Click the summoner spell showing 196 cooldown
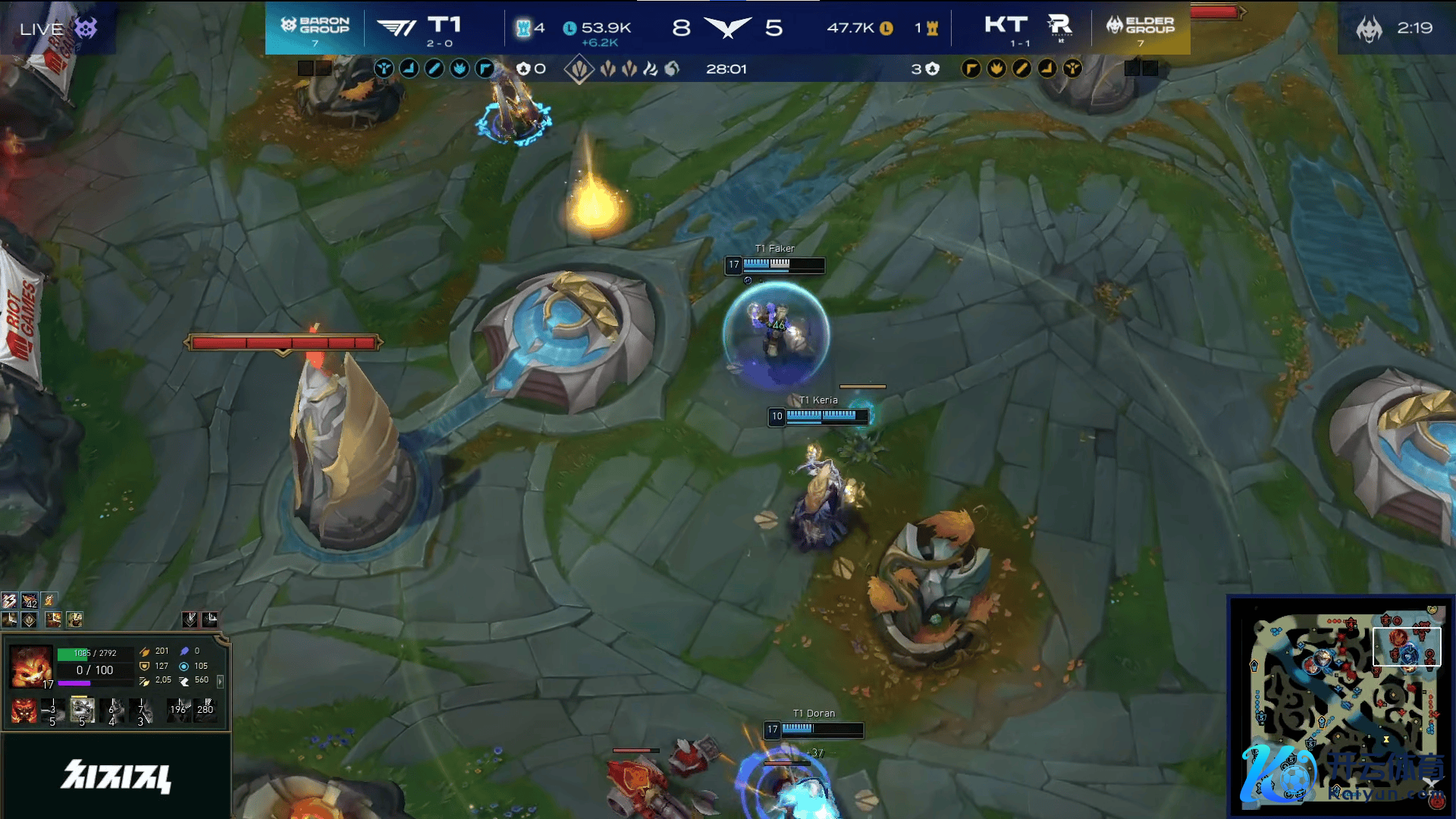This screenshot has width=1456, height=819. pyautogui.click(x=179, y=711)
